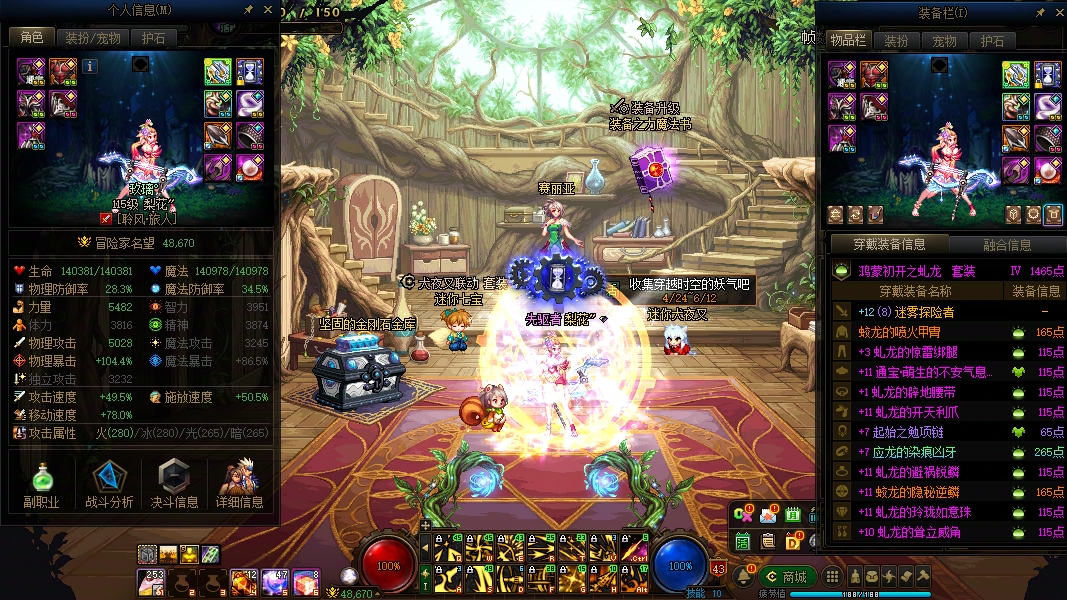Image resolution: width=1067 pixels, height=600 pixels.
Task: Use the consumable slot showing 253
Action: (x=153, y=581)
